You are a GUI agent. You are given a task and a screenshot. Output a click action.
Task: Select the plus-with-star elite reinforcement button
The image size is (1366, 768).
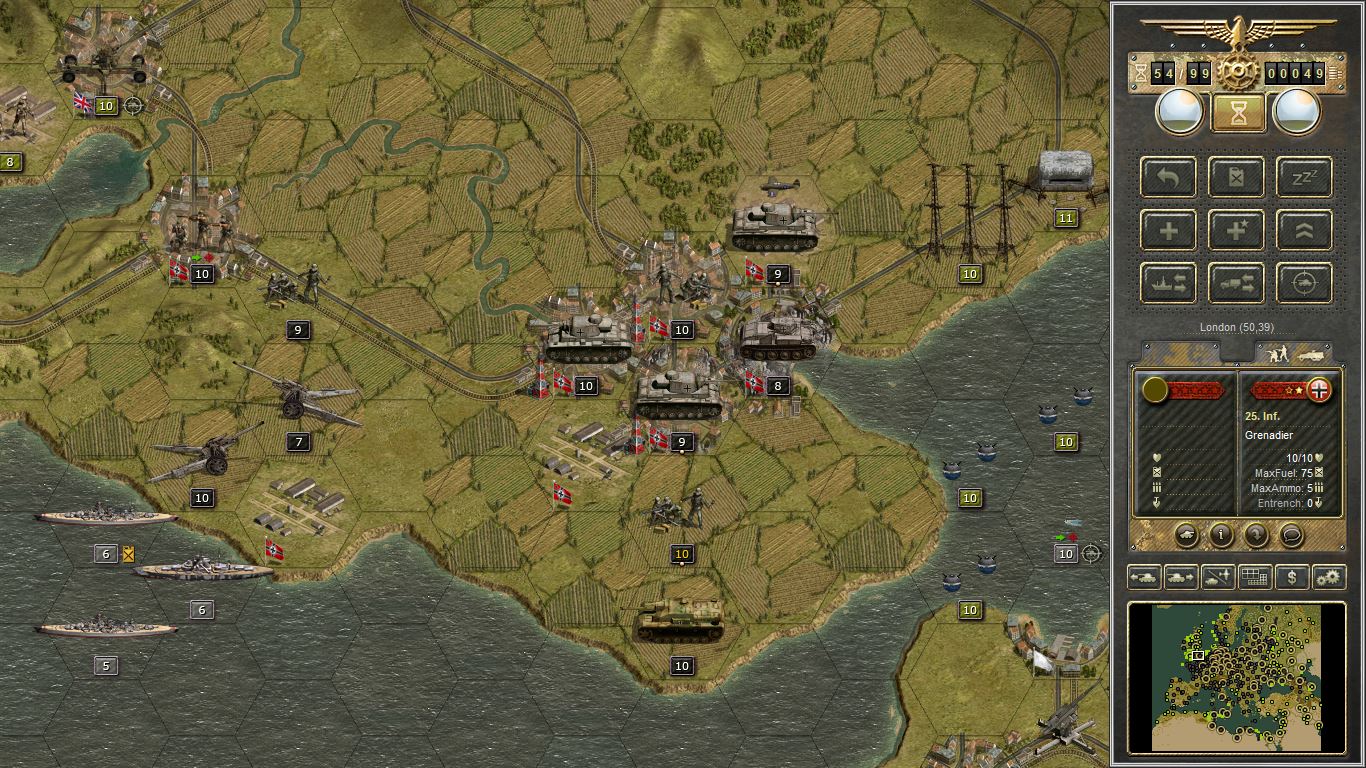1236,230
